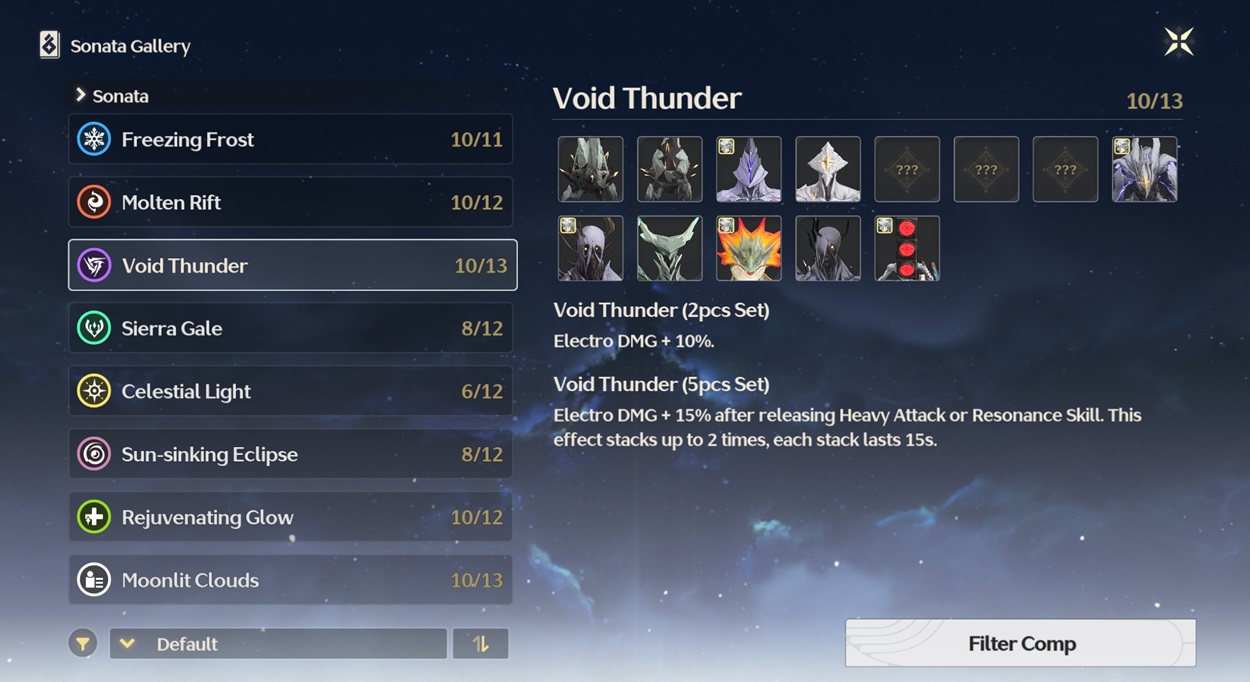Select the Void Thunder sonata entry
The width and height of the screenshot is (1250, 682).
point(292,265)
